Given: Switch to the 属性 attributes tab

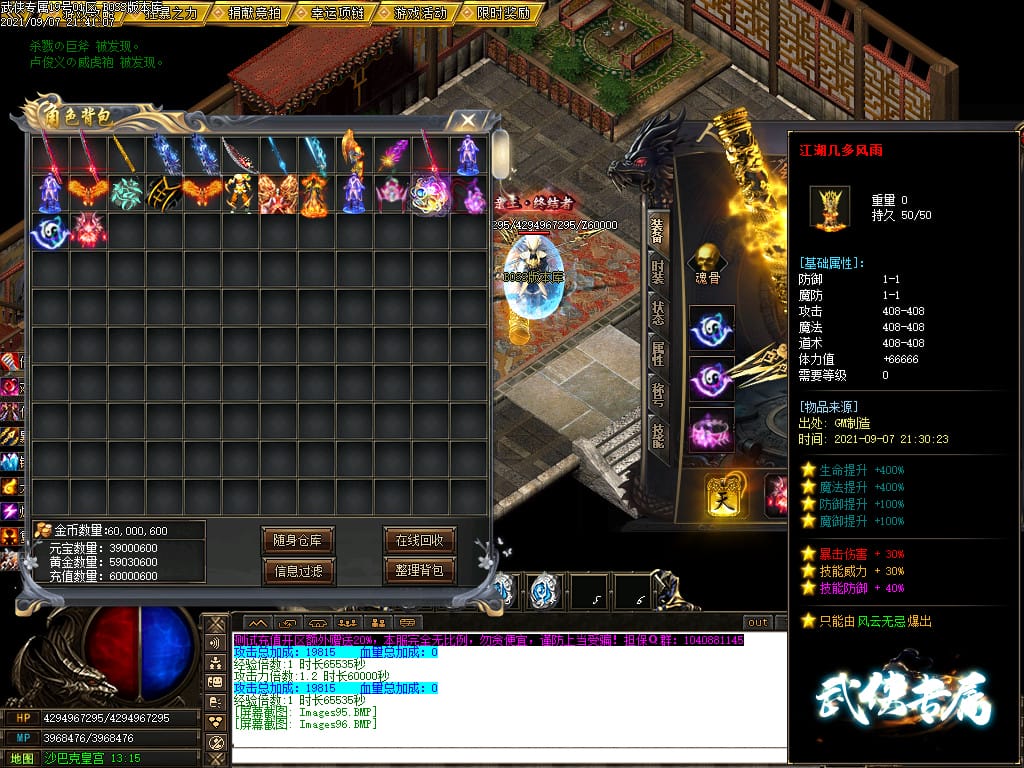Looking at the screenshot, I should 657,353.
